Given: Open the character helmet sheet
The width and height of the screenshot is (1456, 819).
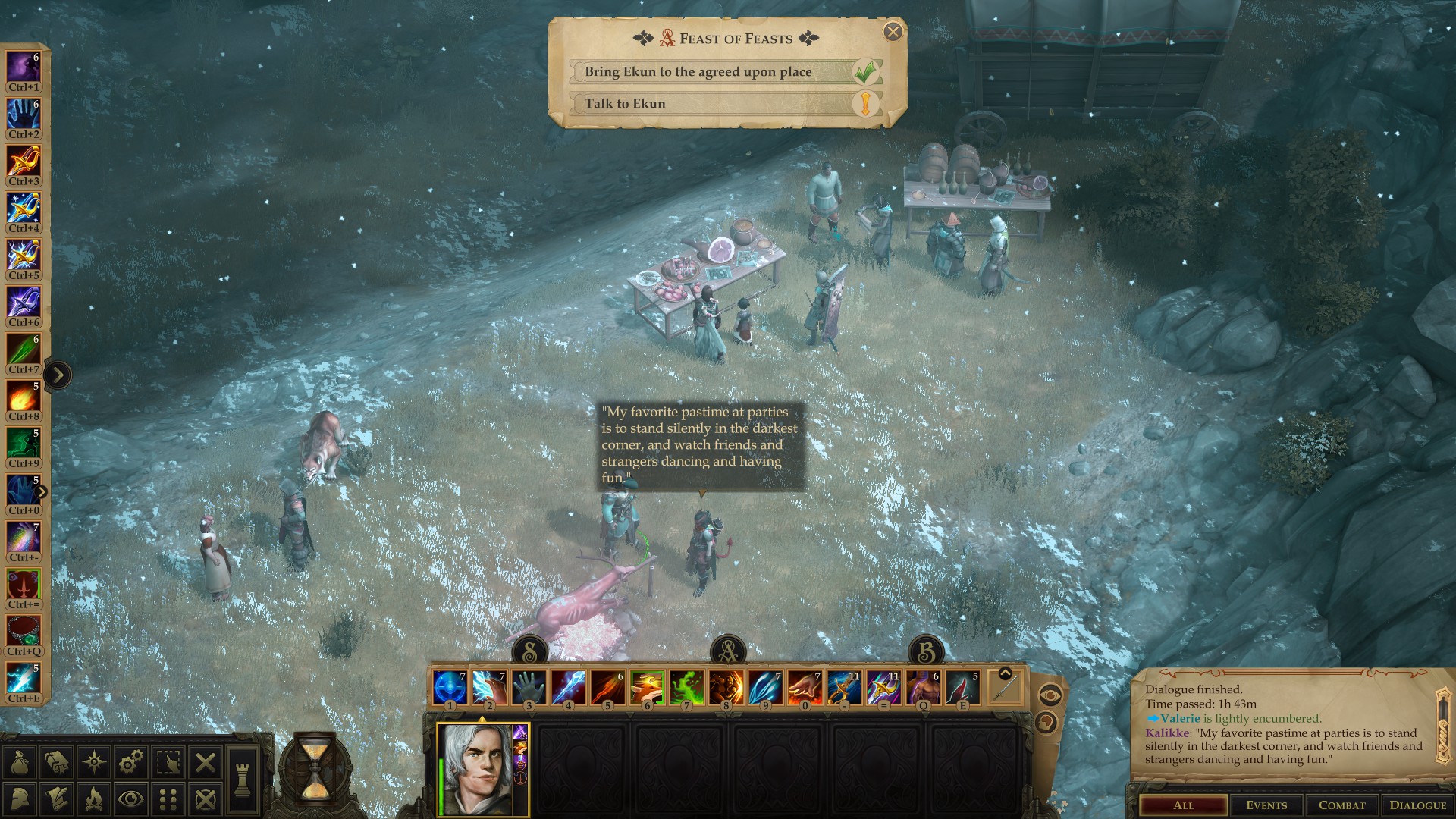Looking at the screenshot, I should [20, 799].
